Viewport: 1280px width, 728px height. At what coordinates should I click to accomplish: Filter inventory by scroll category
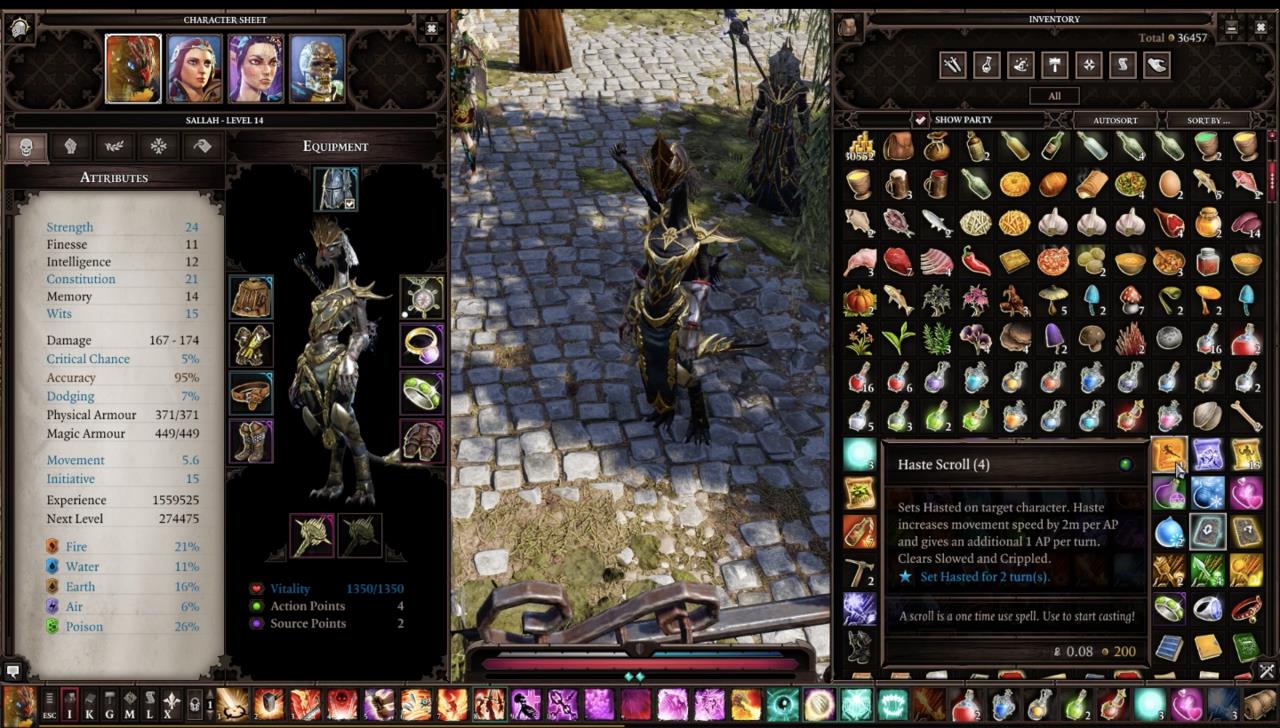(x=1122, y=65)
